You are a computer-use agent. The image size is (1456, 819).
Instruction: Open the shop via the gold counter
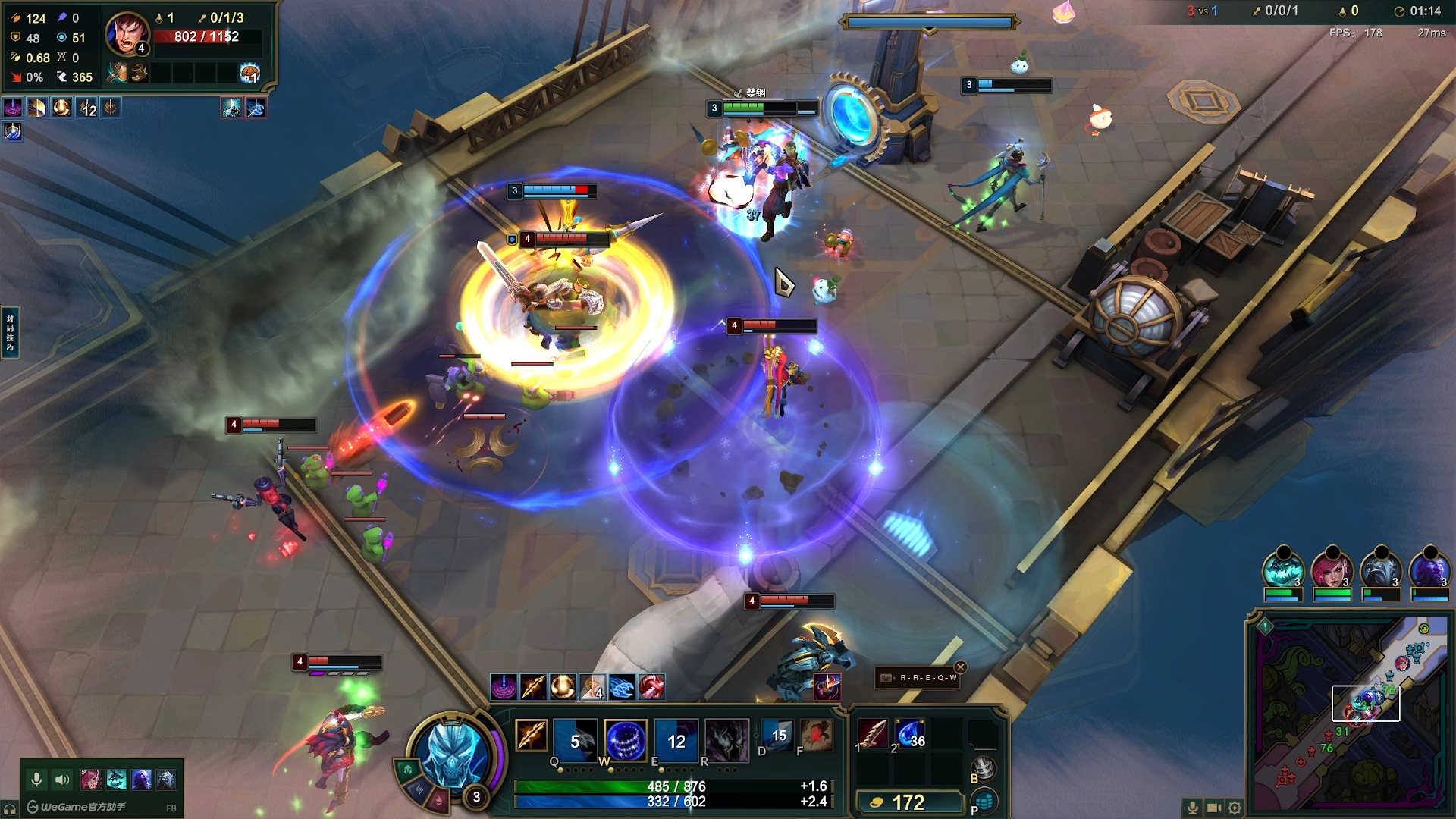pyautogui.click(x=908, y=802)
